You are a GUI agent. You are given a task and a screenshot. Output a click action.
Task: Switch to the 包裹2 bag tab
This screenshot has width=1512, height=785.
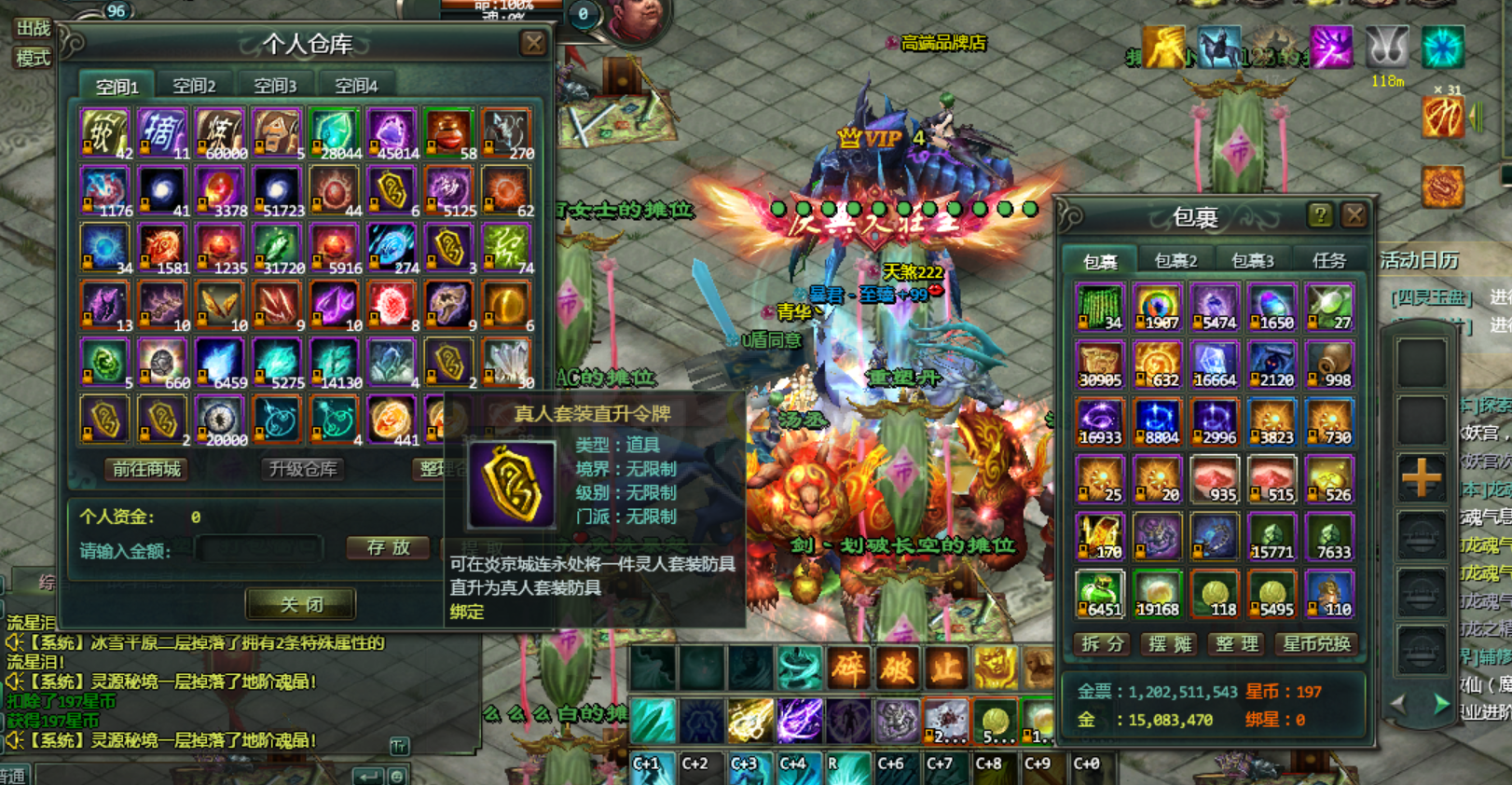pyautogui.click(x=1175, y=261)
